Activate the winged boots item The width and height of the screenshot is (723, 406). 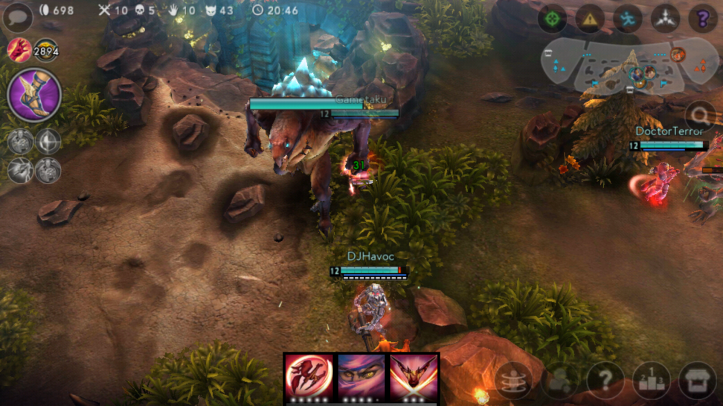pyautogui.click(x=34, y=96)
